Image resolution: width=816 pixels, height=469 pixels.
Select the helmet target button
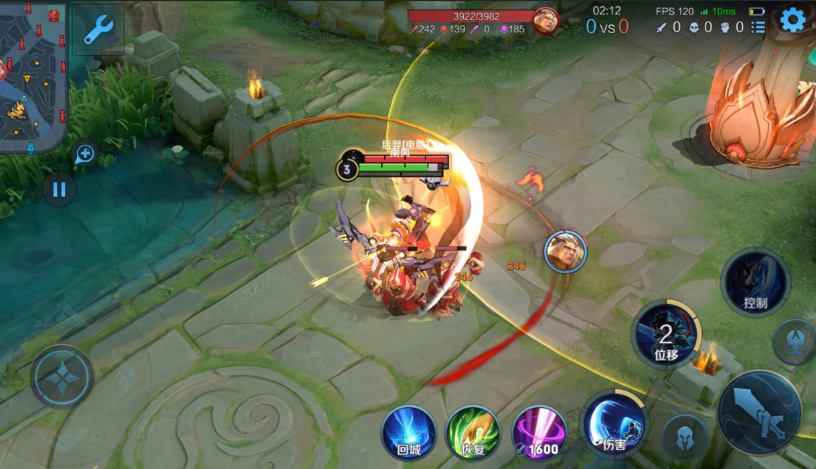(684, 437)
